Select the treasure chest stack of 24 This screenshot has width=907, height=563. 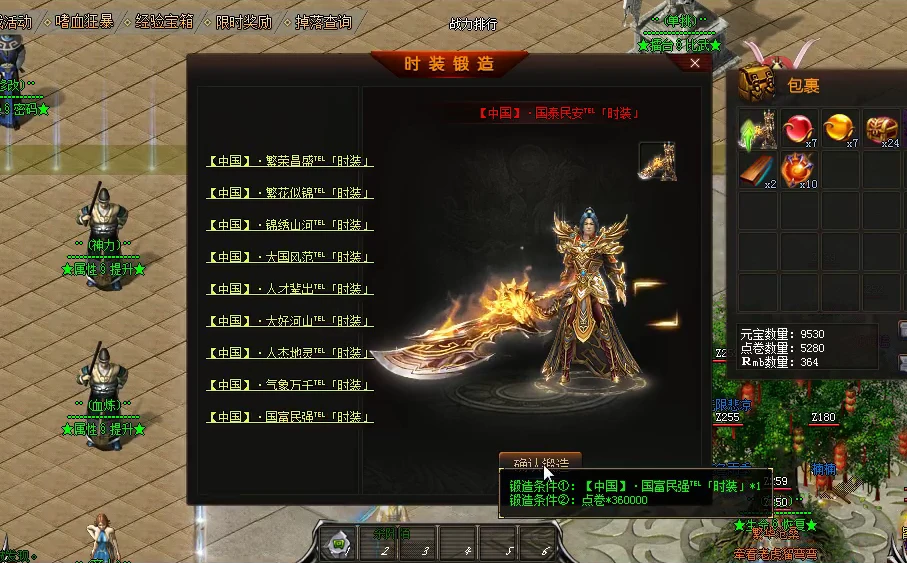click(882, 130)
